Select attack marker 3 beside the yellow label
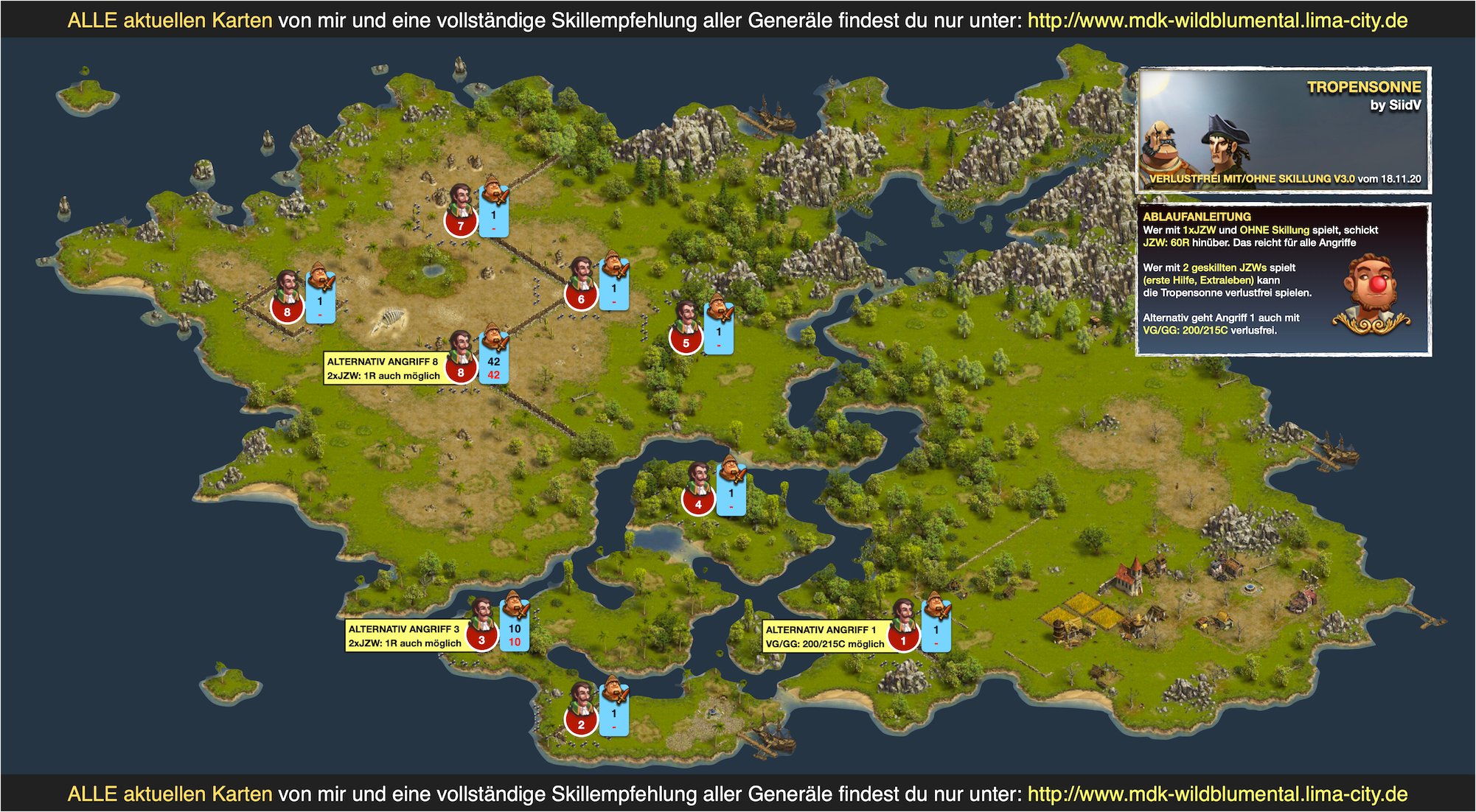Image resolution: width=1476 pixels, height=812 pixels. (x=481, y=640)
